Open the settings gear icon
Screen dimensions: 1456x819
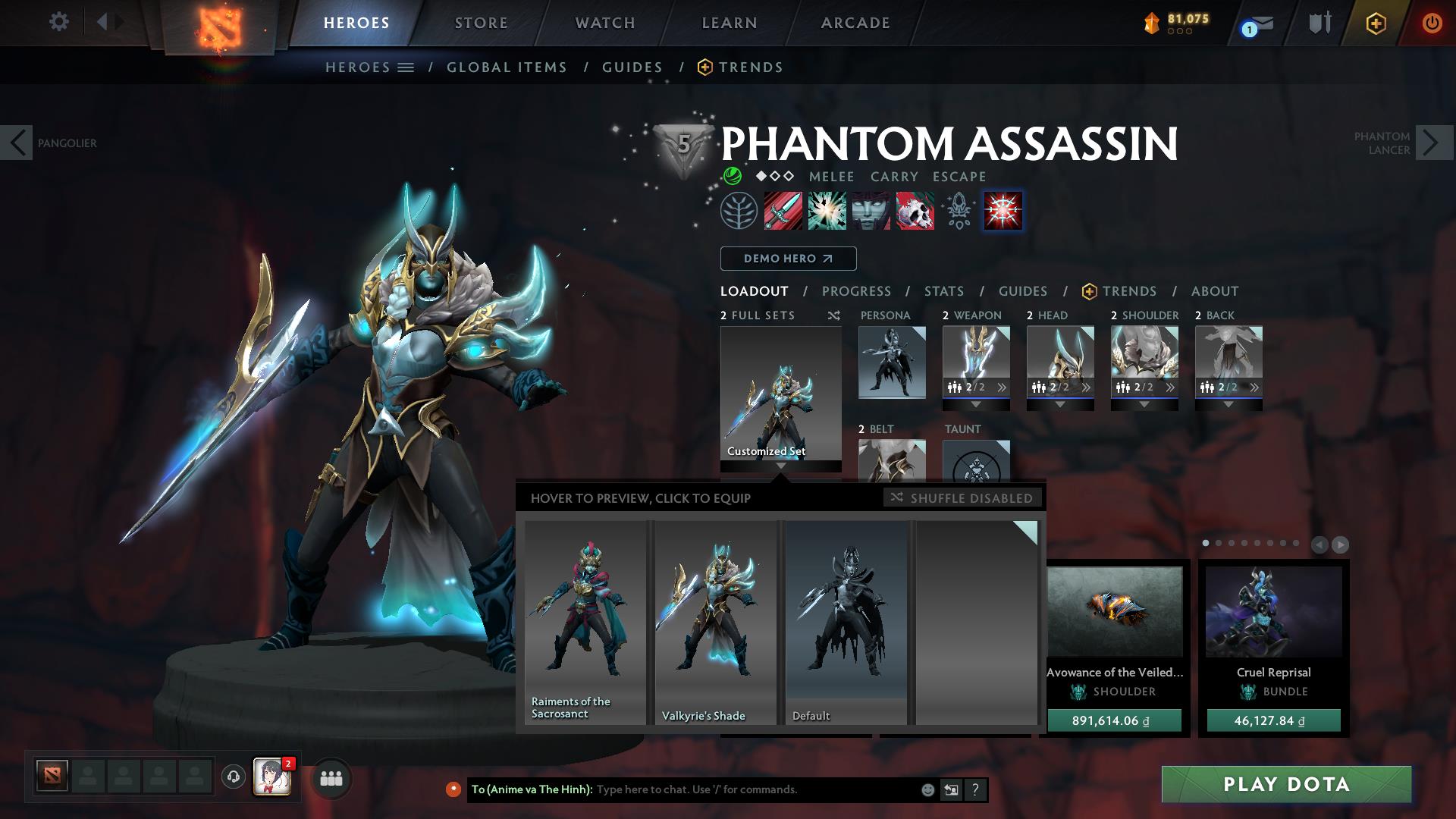click(59, 22)
